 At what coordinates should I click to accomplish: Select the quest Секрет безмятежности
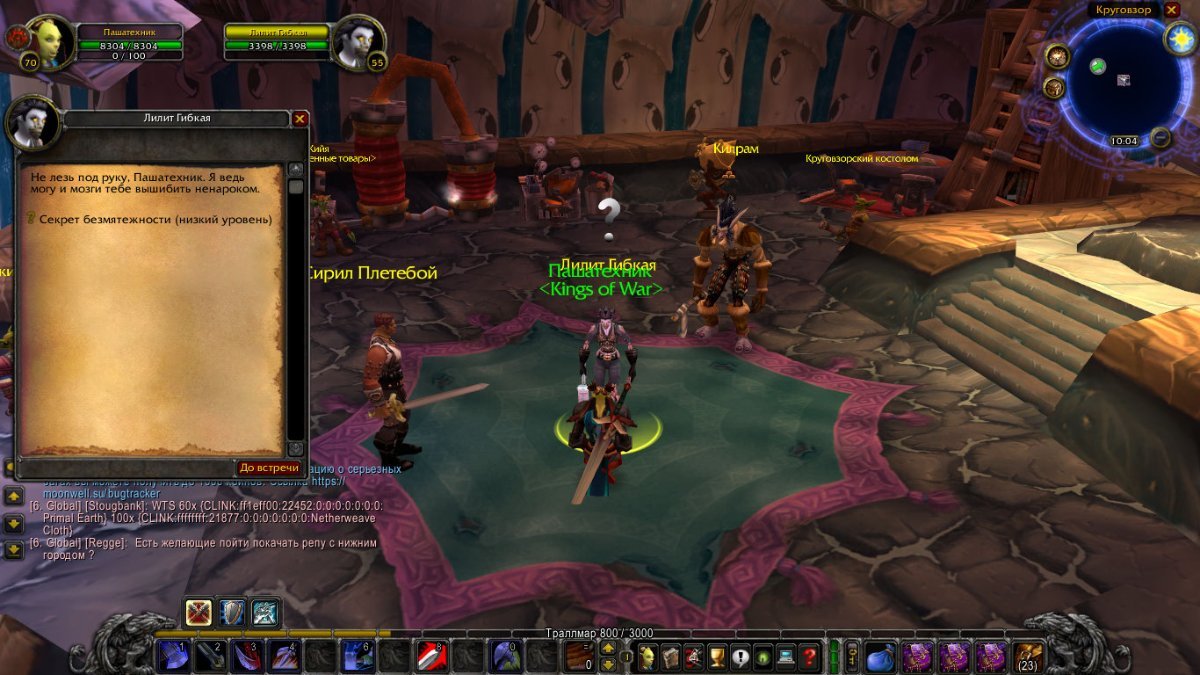(x=155, y=219)
